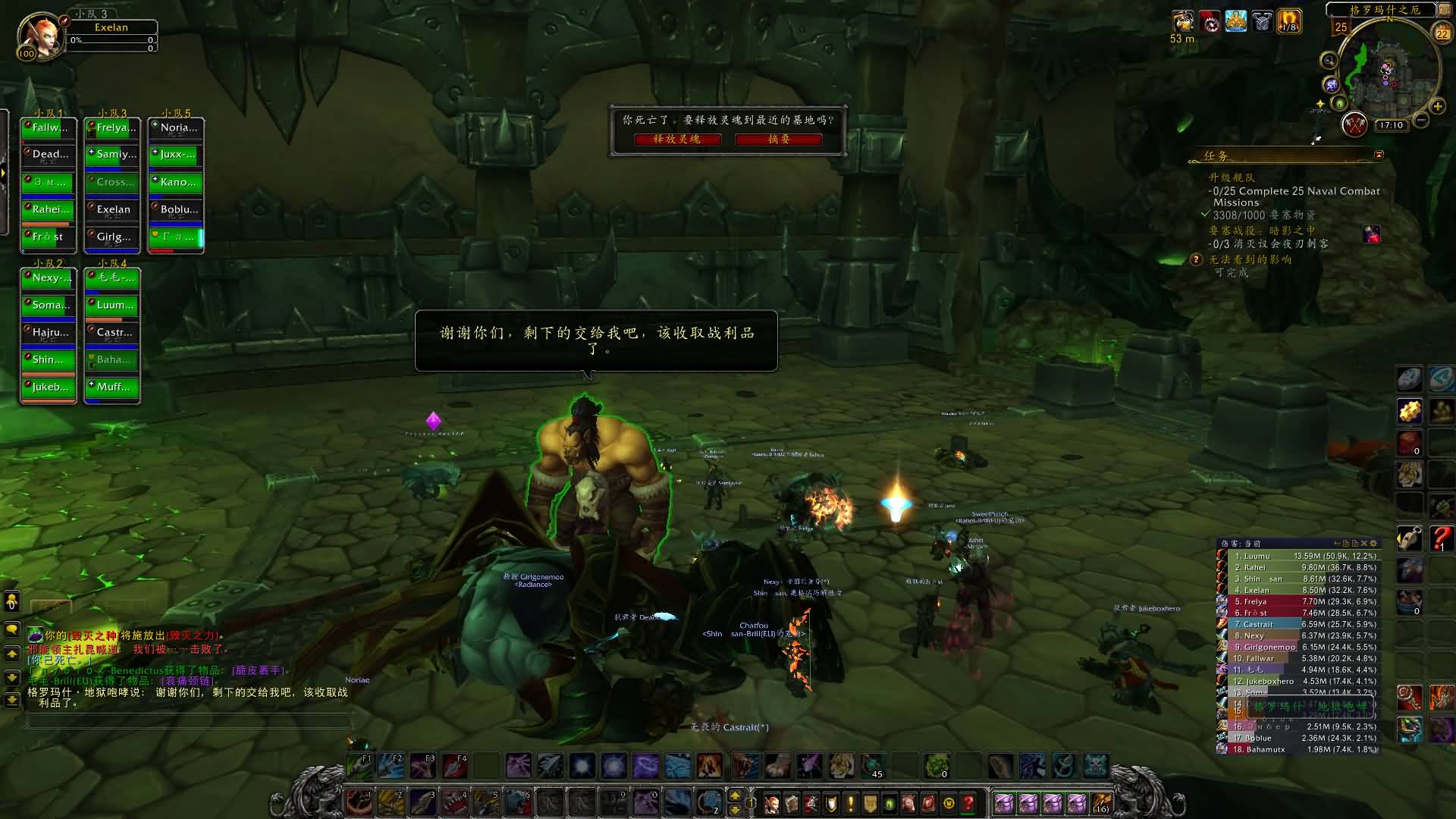1456x819 pixels.
Task: Zoom in the minimap with plus button
Action: 1437,106
